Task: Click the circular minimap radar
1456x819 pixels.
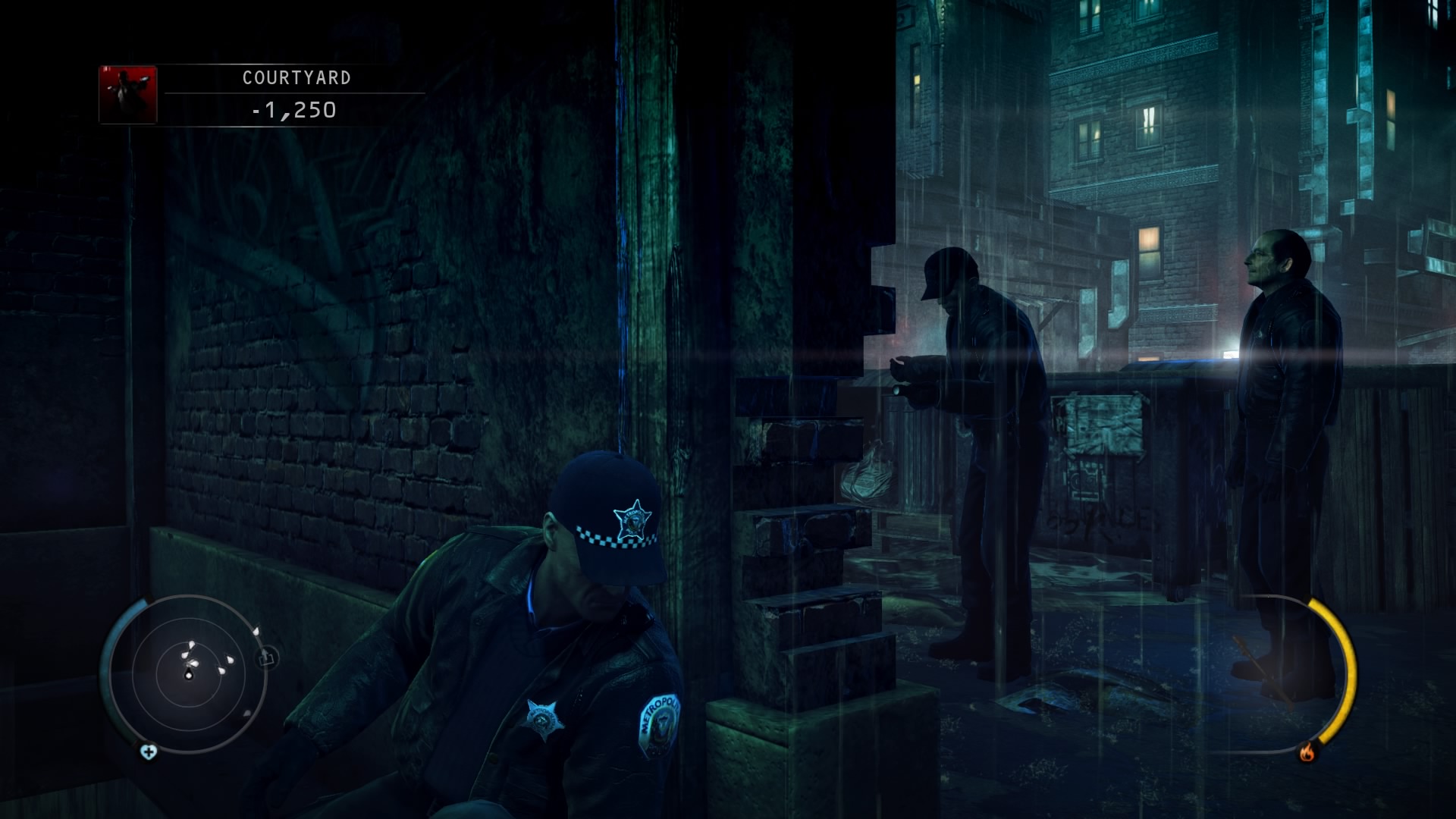Action: [188, 673]
